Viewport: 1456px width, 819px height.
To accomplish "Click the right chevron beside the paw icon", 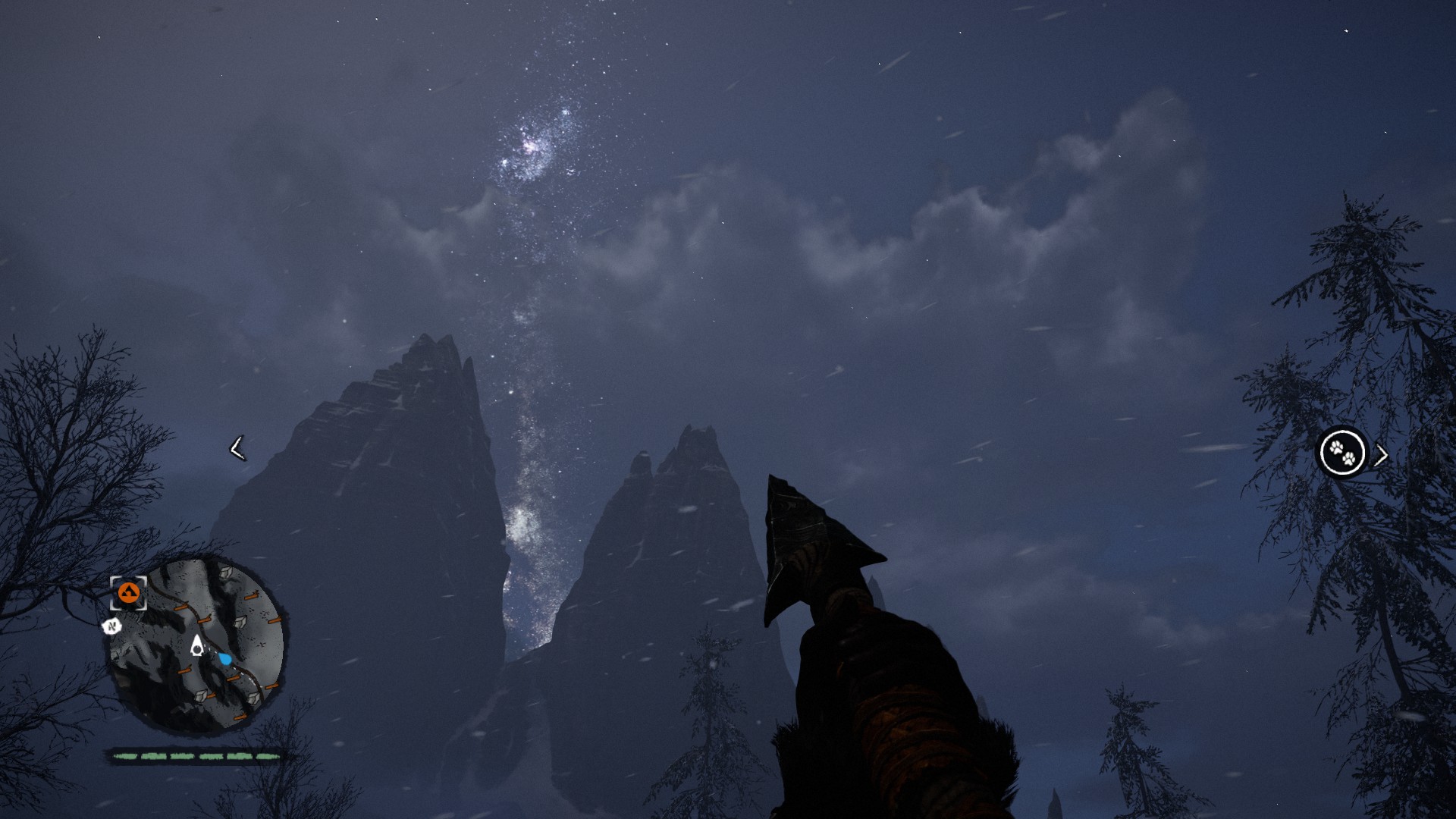I will pos(1382,455).
